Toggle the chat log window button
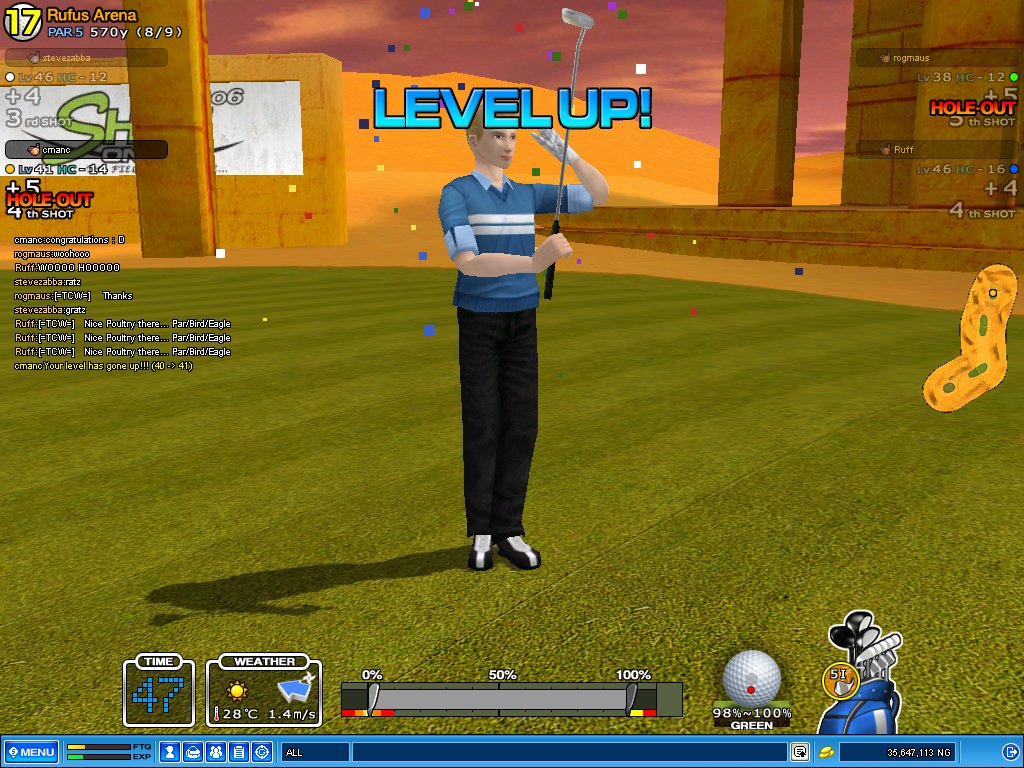Screen dimensions: 1024x768 click(800, 752)
